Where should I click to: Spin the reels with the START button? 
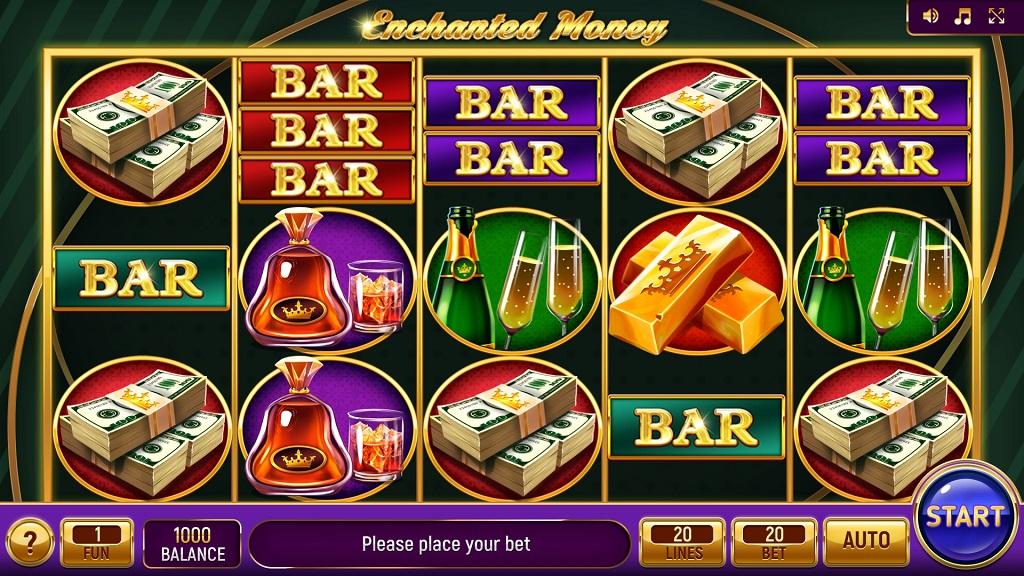[964, 517]
